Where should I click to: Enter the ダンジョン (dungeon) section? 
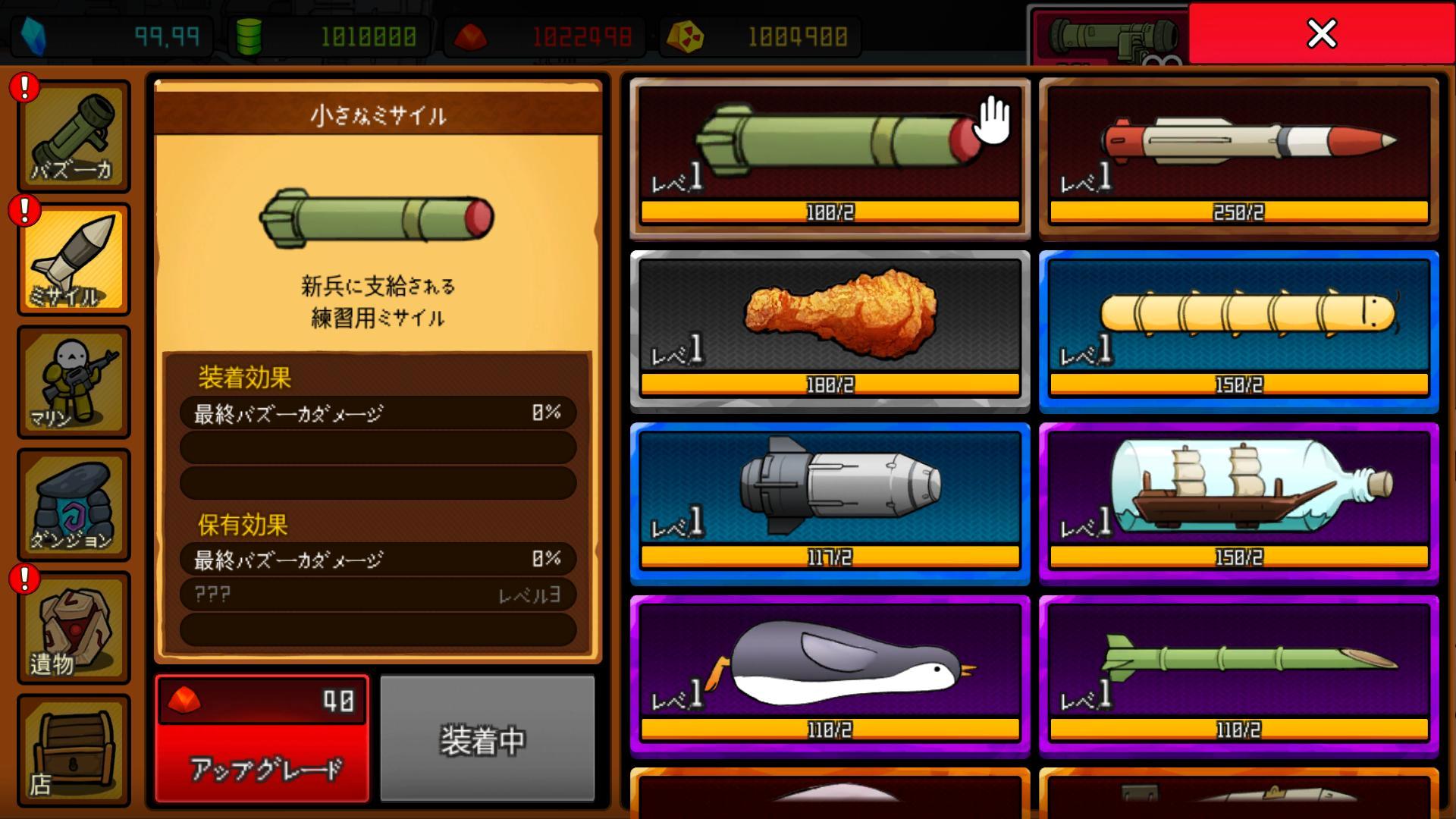74,504
